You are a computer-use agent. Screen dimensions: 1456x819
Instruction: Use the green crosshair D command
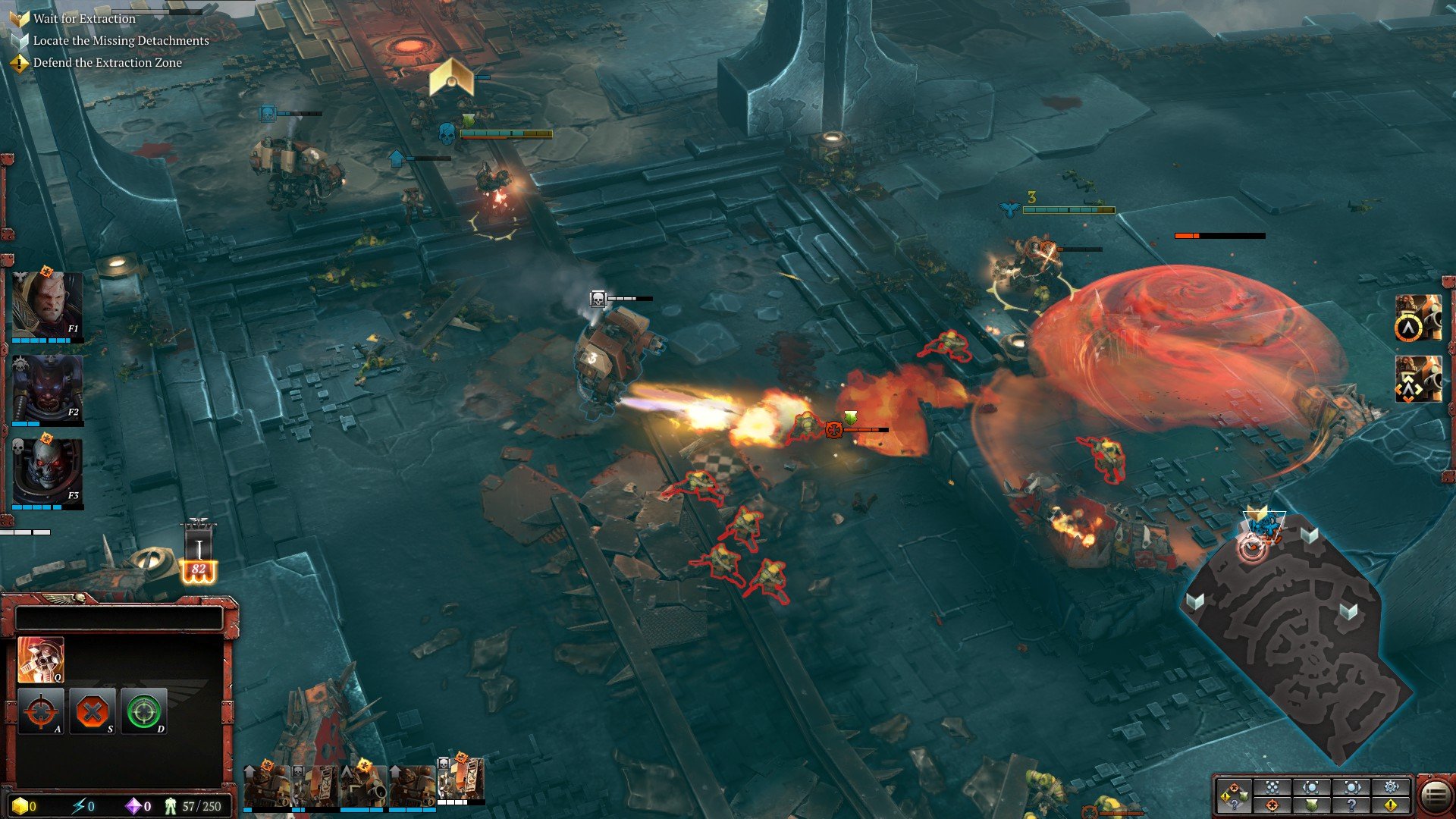tap(143, 711)
